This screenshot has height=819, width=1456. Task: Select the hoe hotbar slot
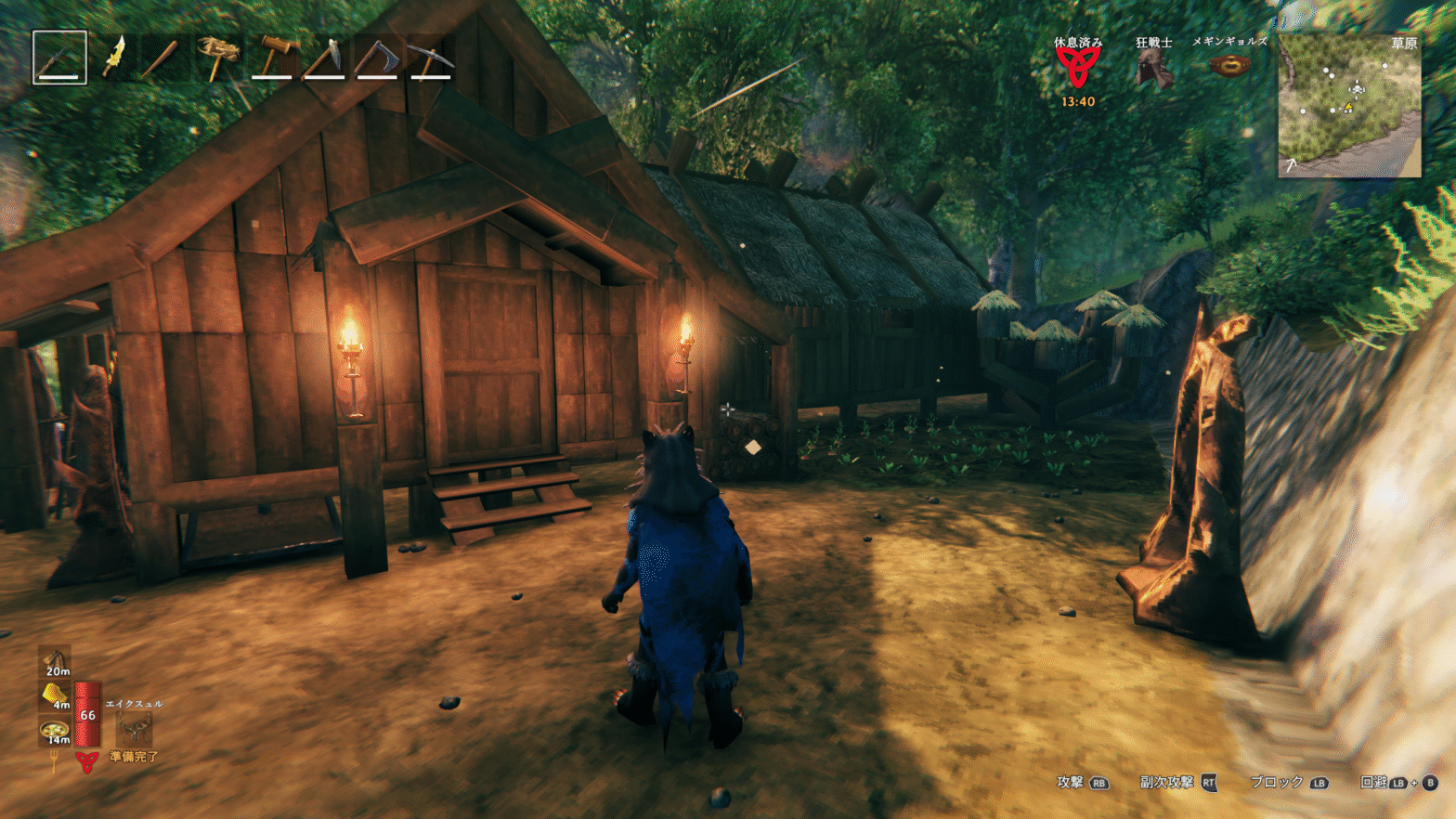tap(325, 58)
